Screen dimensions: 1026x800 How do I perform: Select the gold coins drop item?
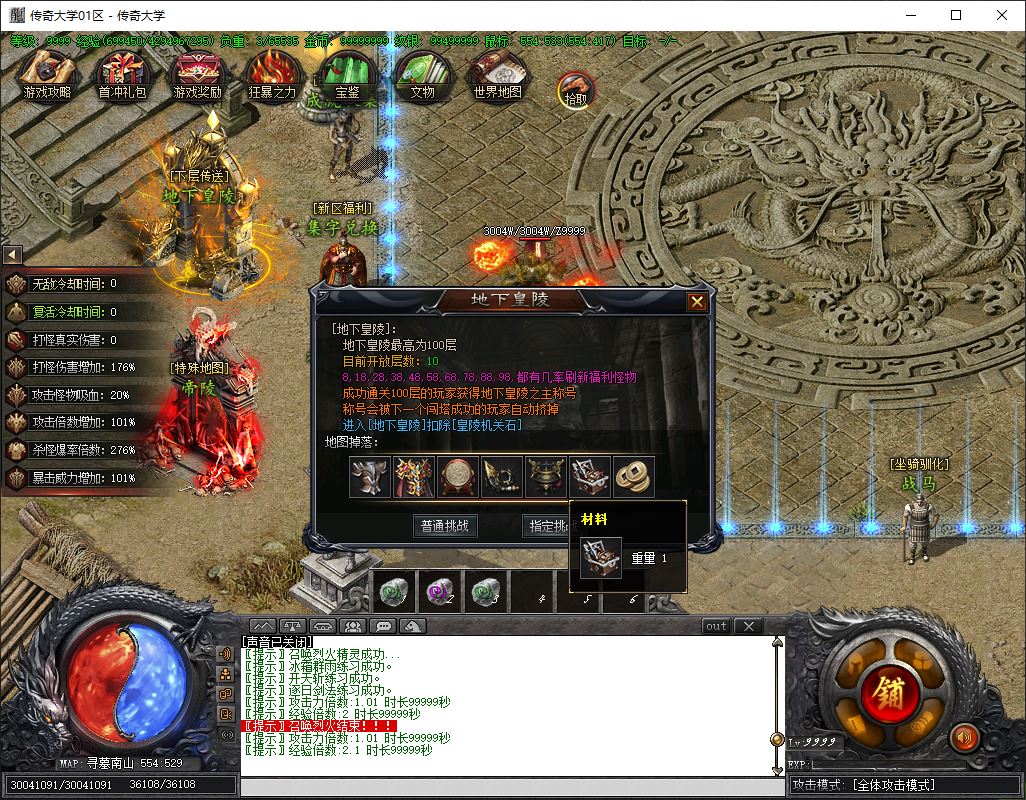pos(633,477)
